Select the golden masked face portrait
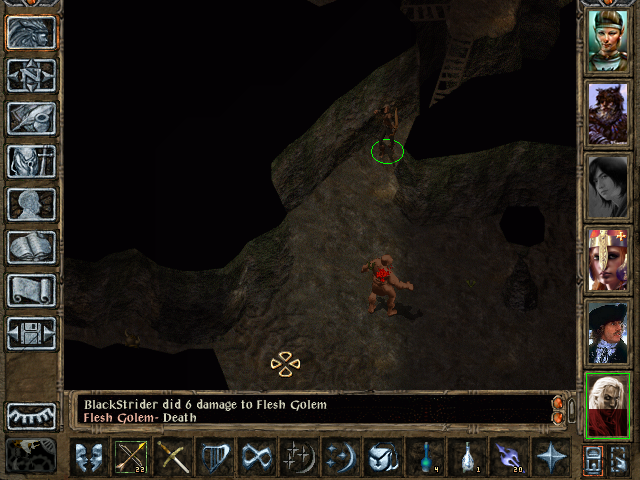640x480 pixels. pos(607,260)
